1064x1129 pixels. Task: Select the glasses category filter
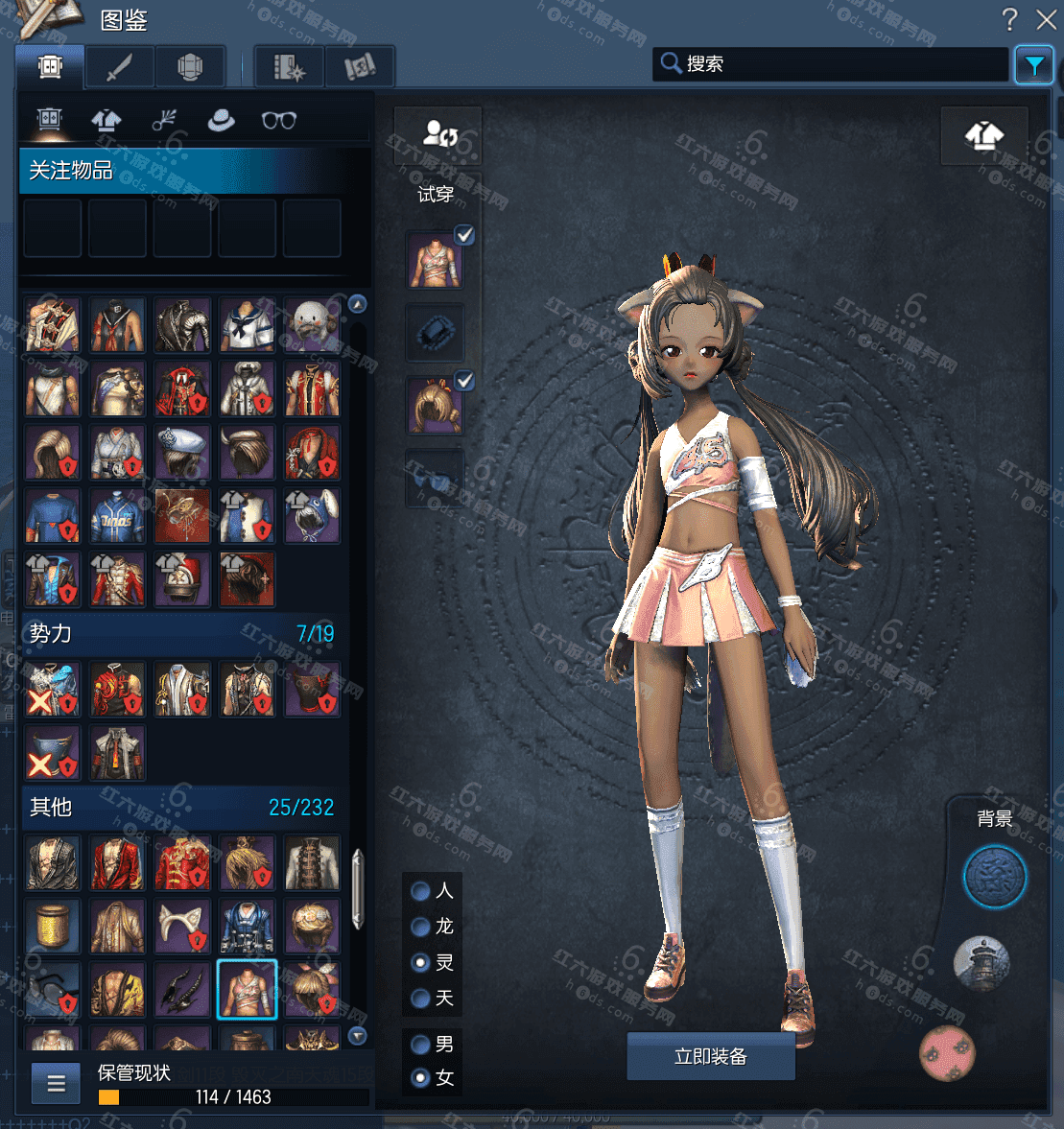[278, 120]
